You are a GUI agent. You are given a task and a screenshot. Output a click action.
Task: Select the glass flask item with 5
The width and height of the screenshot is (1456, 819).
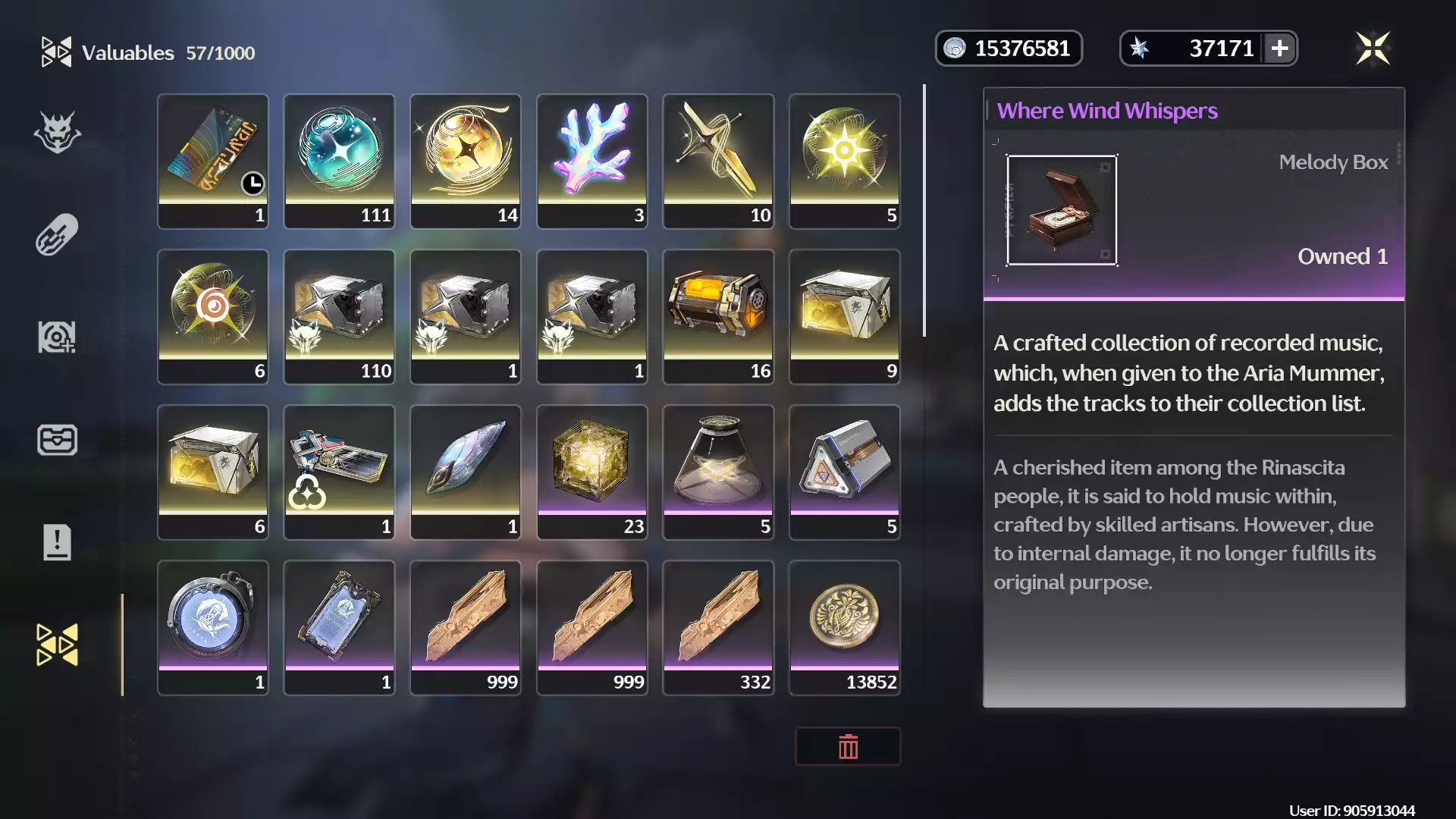click(x=718, y=471)
